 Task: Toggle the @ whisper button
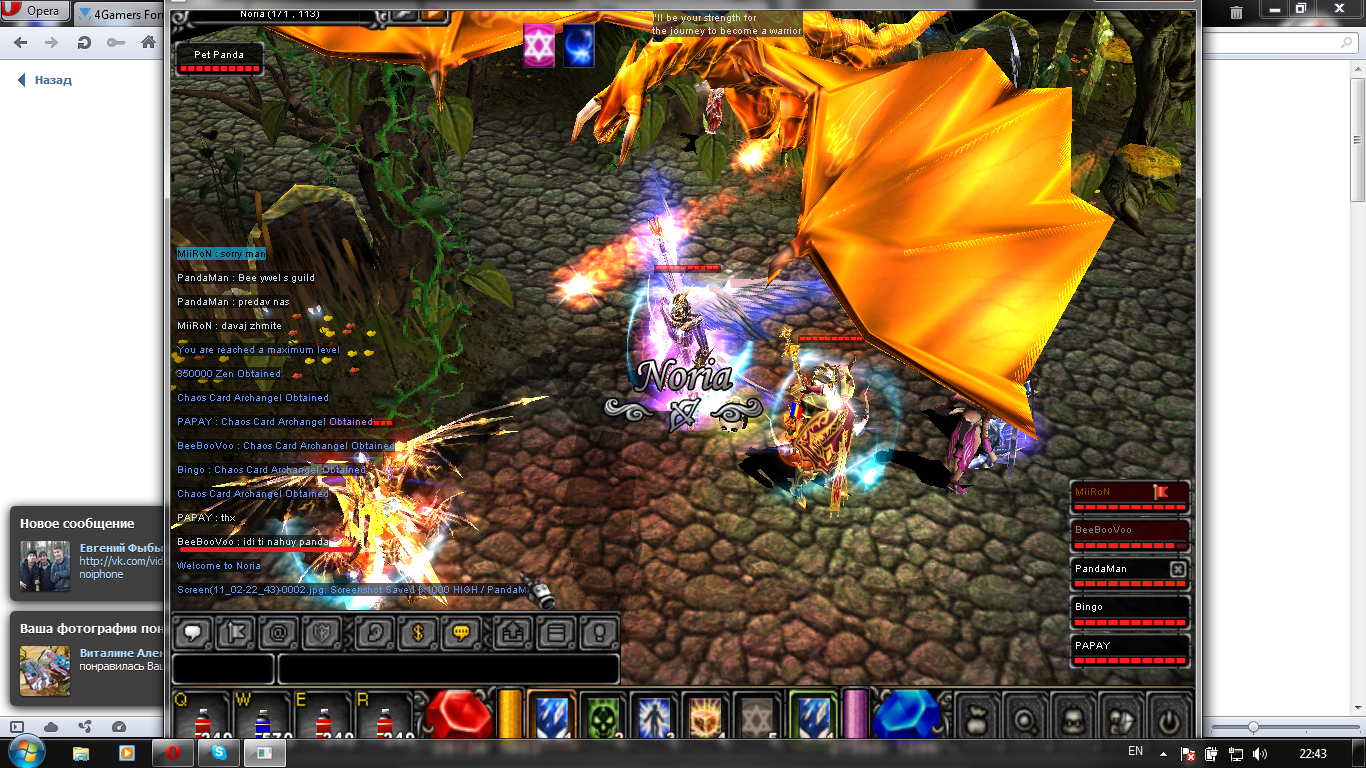pos(279,632)
